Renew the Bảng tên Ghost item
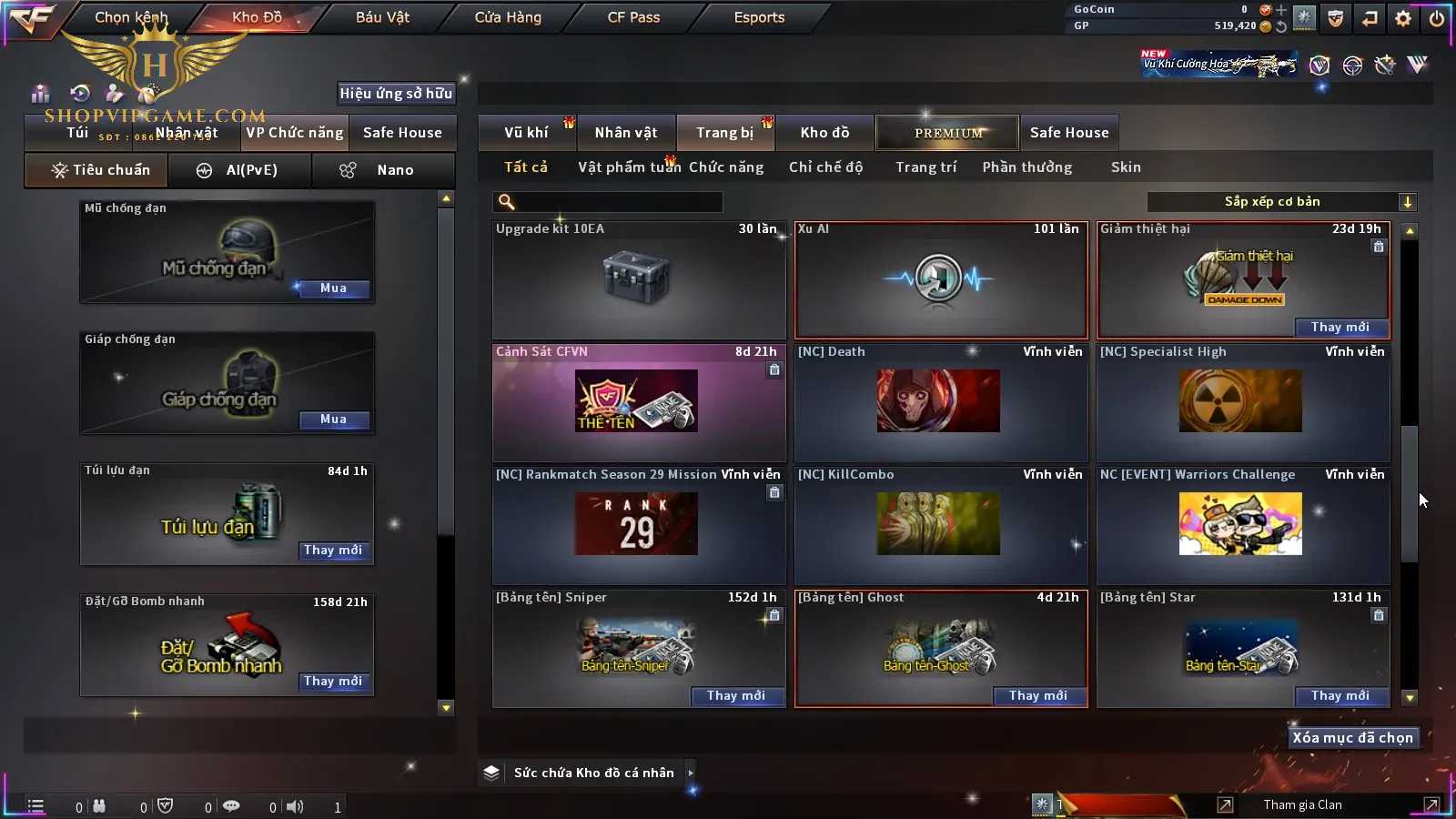Viewport: 1456px width, 819px height. pos(1037,696)
